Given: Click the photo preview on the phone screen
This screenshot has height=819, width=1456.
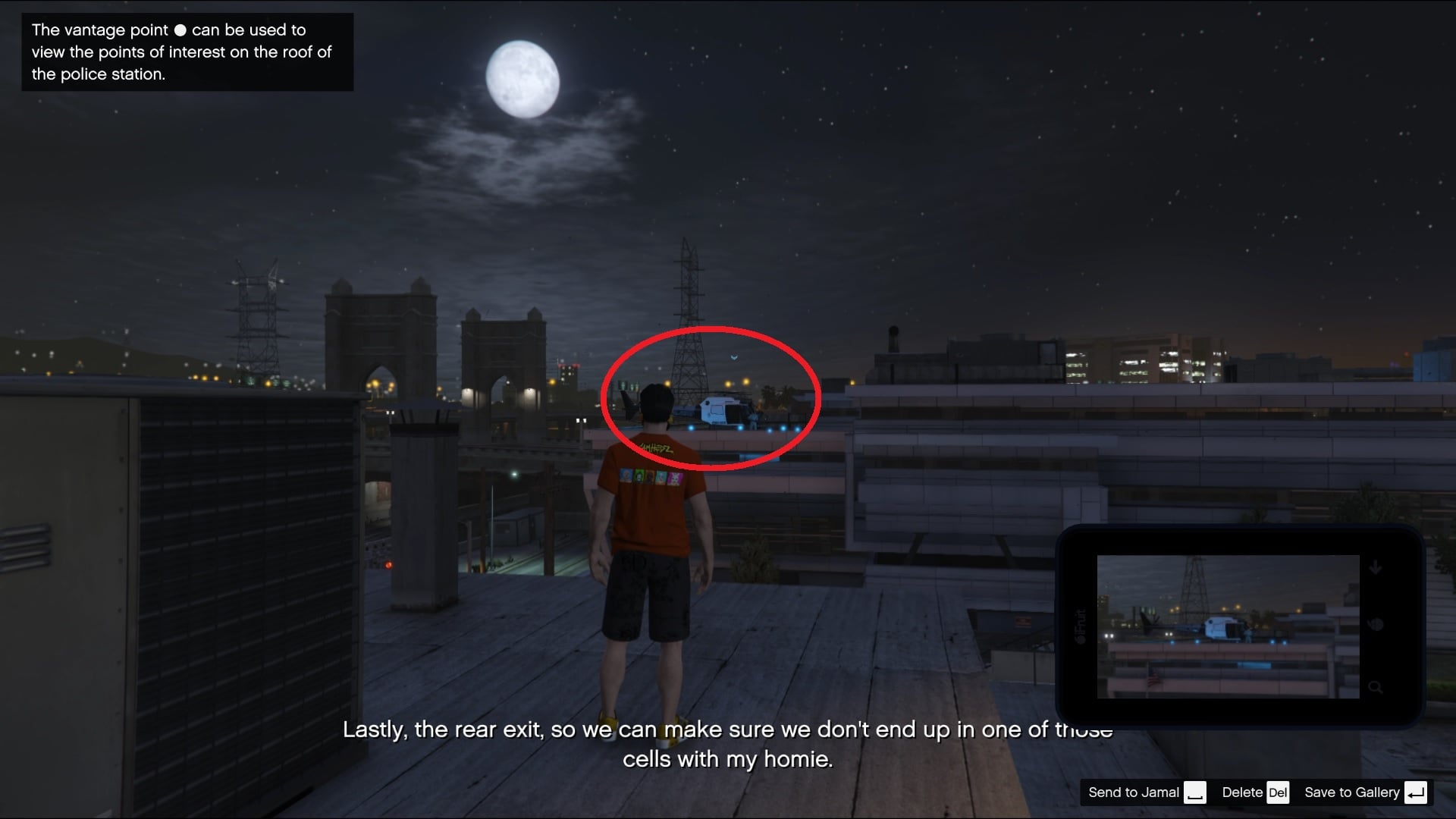Looking at the screenshot, I should [x=1227, y=625].
